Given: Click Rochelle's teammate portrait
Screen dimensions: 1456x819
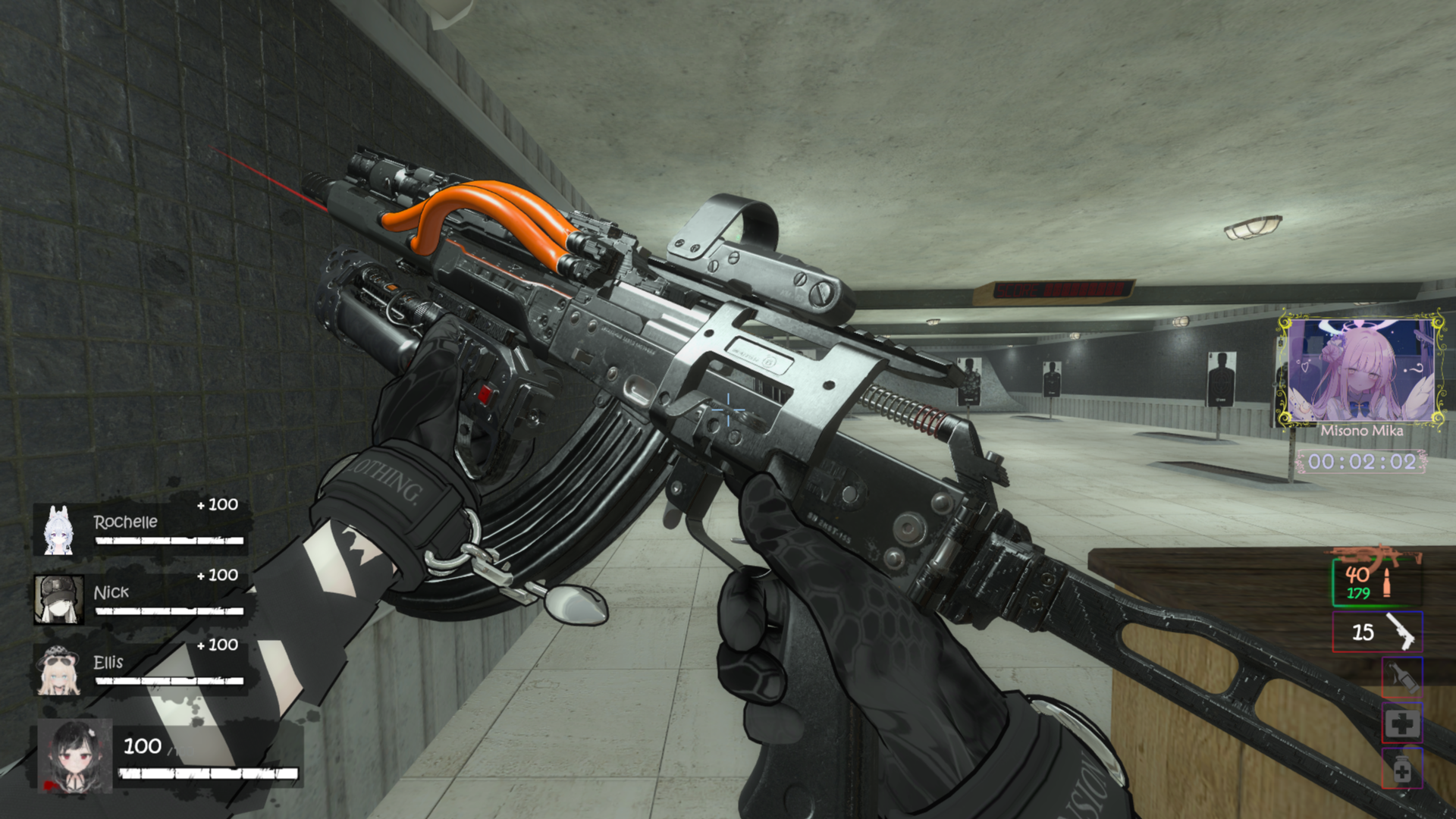Looking at the screenshot, I should click(58, 529).
